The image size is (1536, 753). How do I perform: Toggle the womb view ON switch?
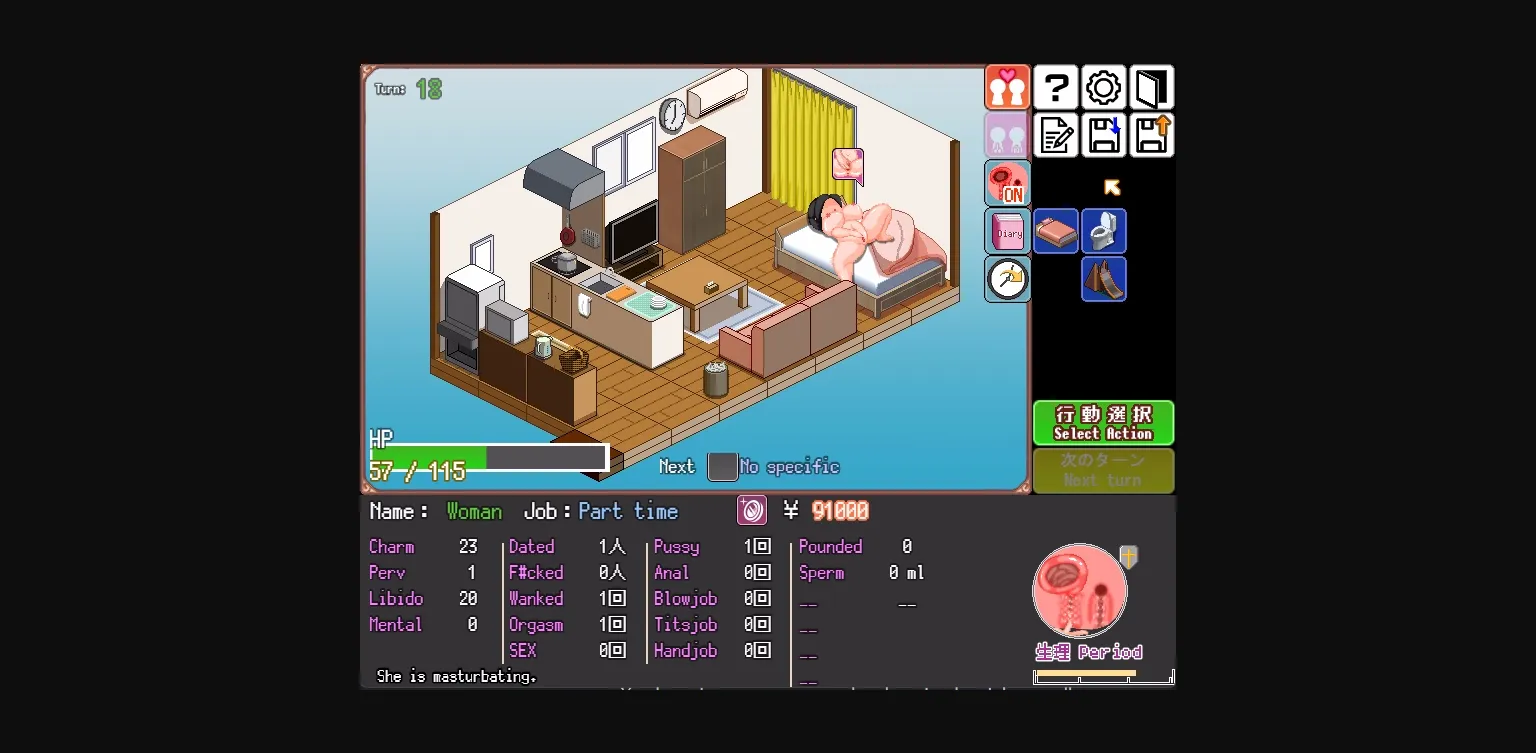tap(1007, 183)
